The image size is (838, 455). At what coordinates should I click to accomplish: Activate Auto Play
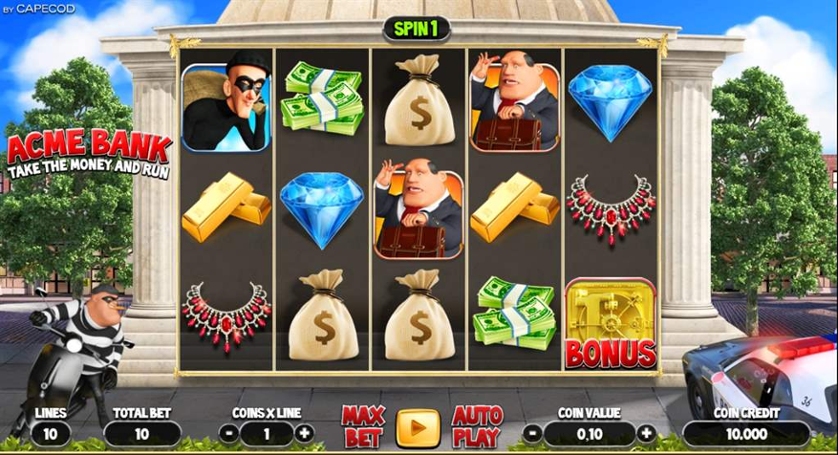coord(476,427)
